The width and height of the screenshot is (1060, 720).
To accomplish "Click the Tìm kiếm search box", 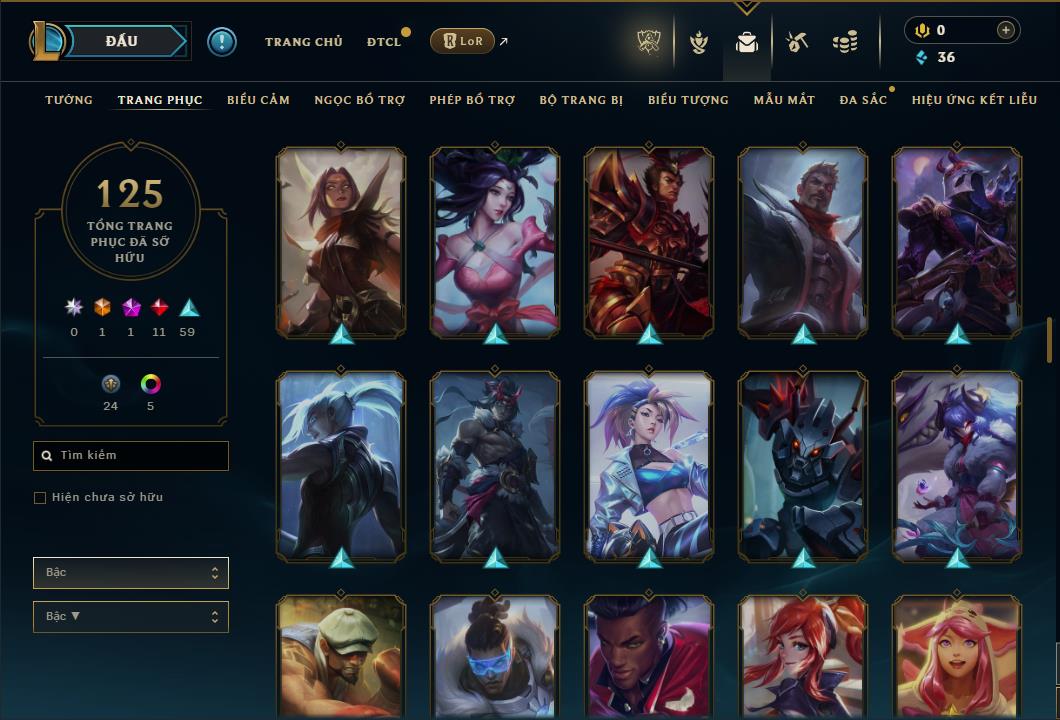I will (131, 456).
